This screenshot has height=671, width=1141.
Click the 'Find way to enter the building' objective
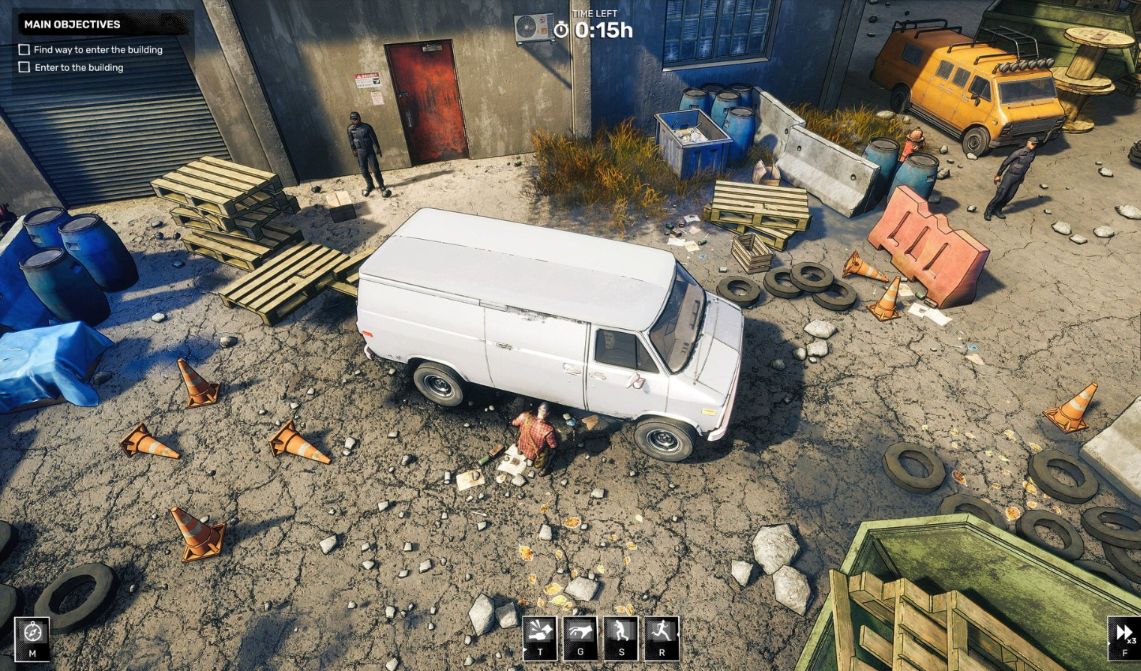97,49
